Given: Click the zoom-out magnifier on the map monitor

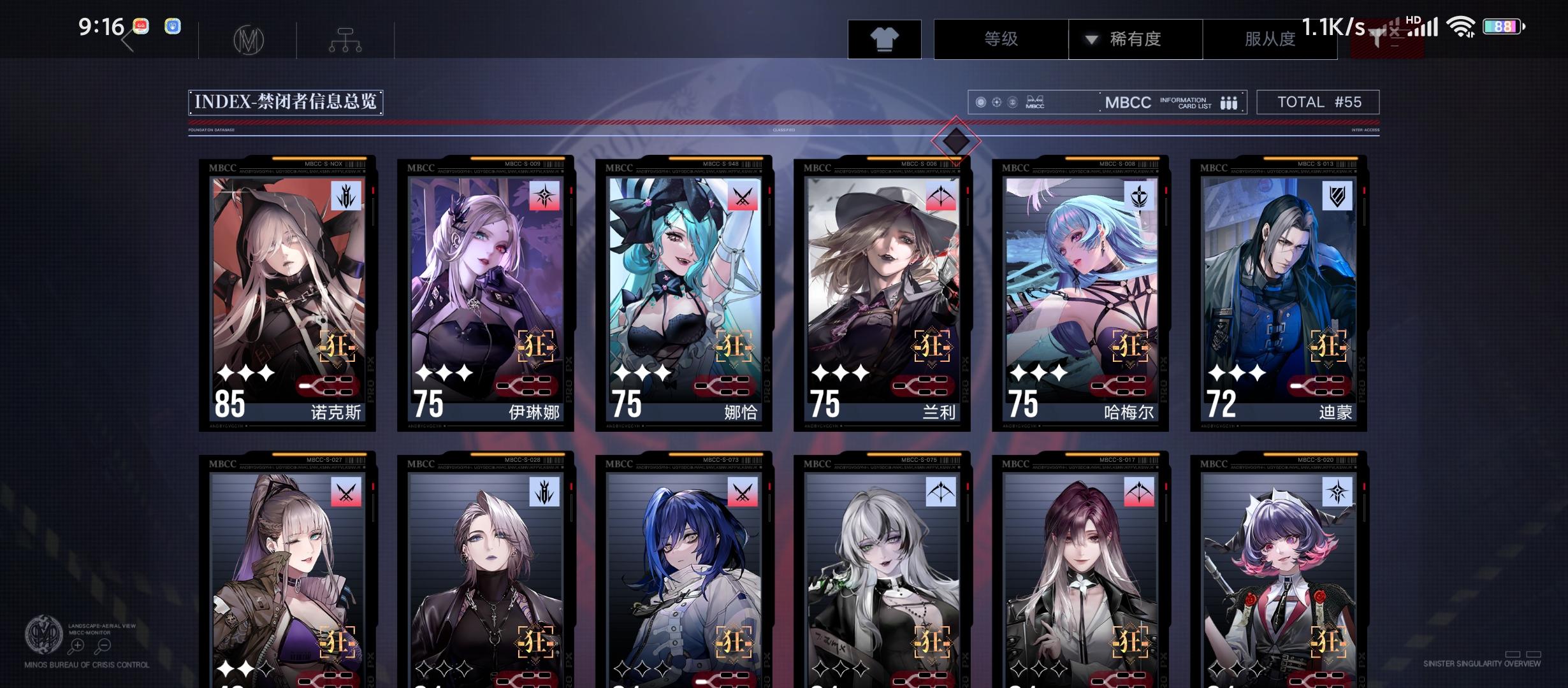Looking at the screenshot, I should 104,645.
